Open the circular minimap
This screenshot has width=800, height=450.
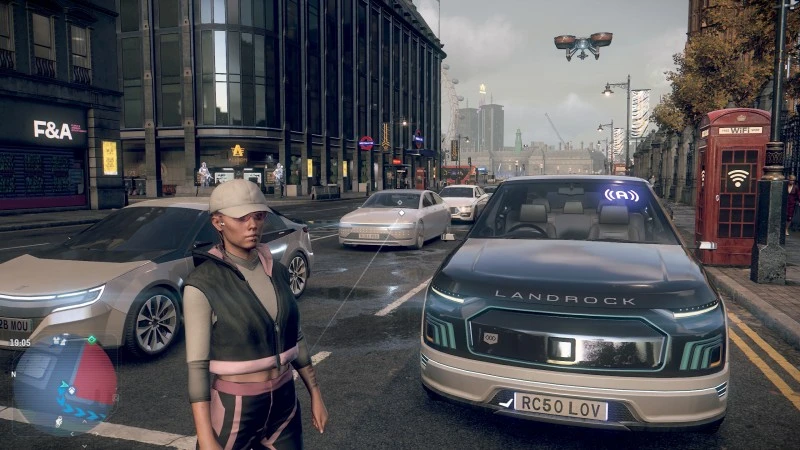click(65, 384)
